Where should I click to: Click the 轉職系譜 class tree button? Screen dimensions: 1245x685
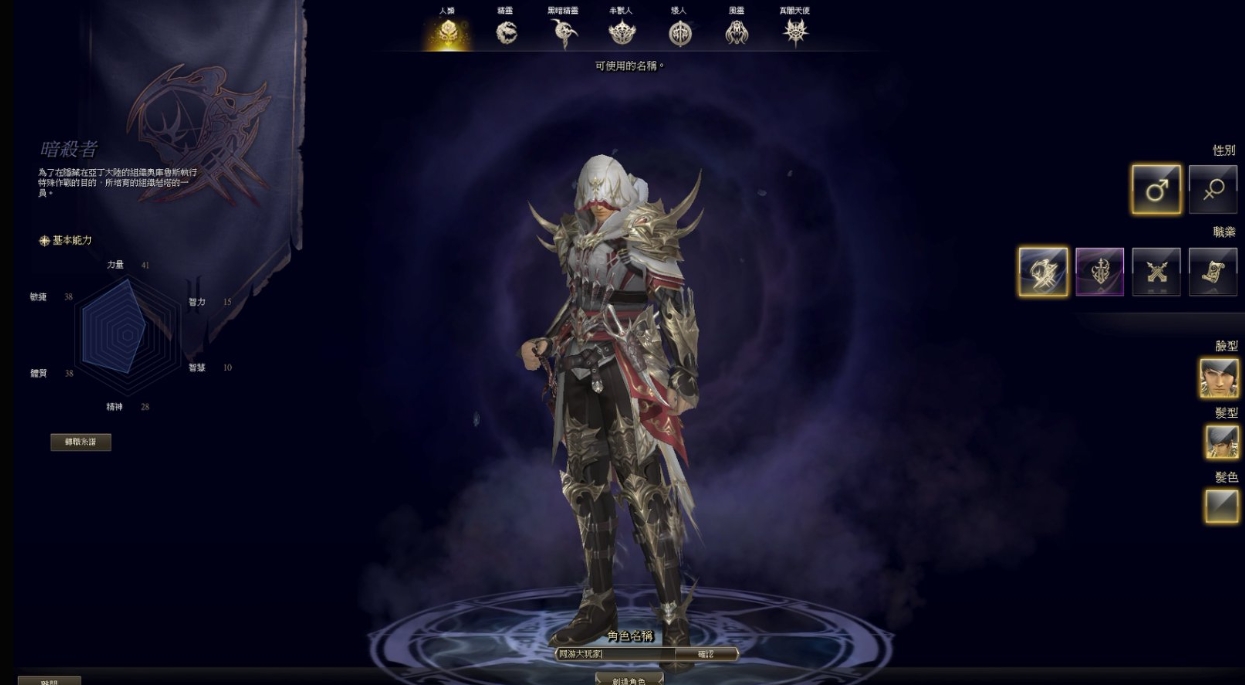tap(81, 442)
